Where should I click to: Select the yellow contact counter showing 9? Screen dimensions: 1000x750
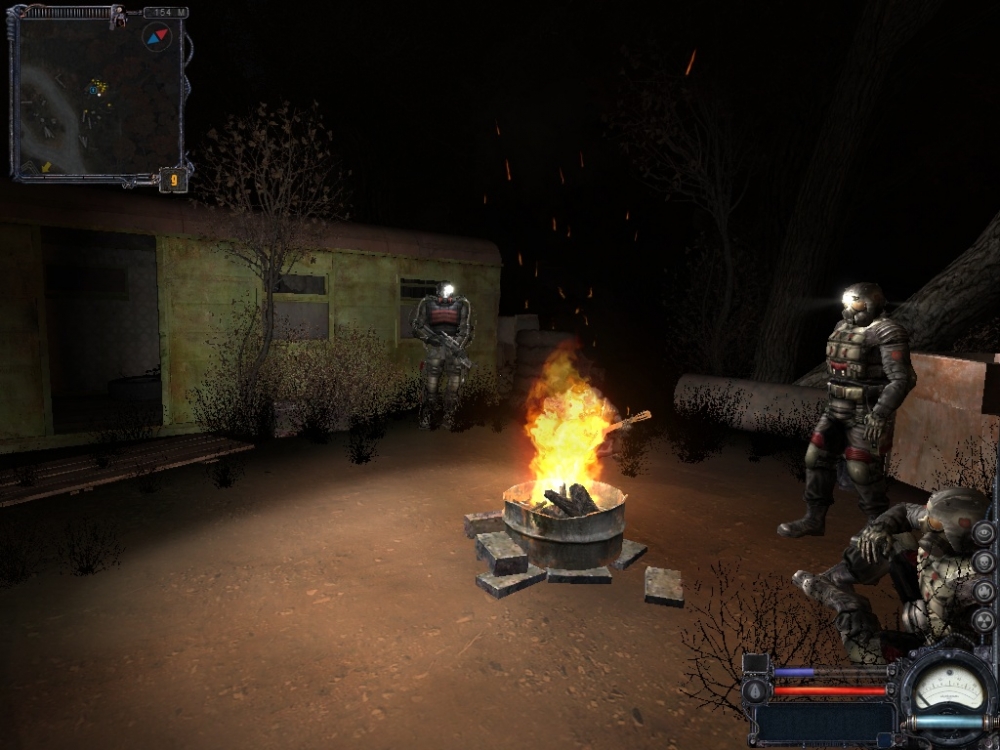173,181
